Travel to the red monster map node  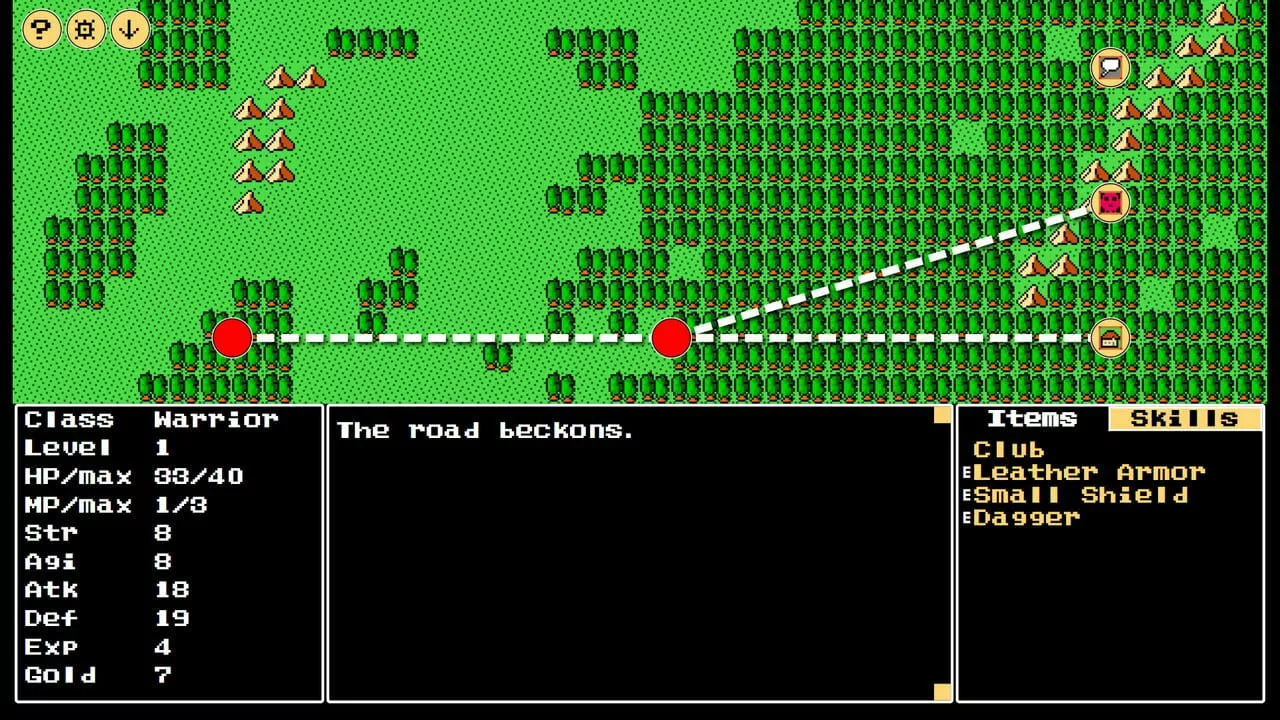click(1110, 203)
